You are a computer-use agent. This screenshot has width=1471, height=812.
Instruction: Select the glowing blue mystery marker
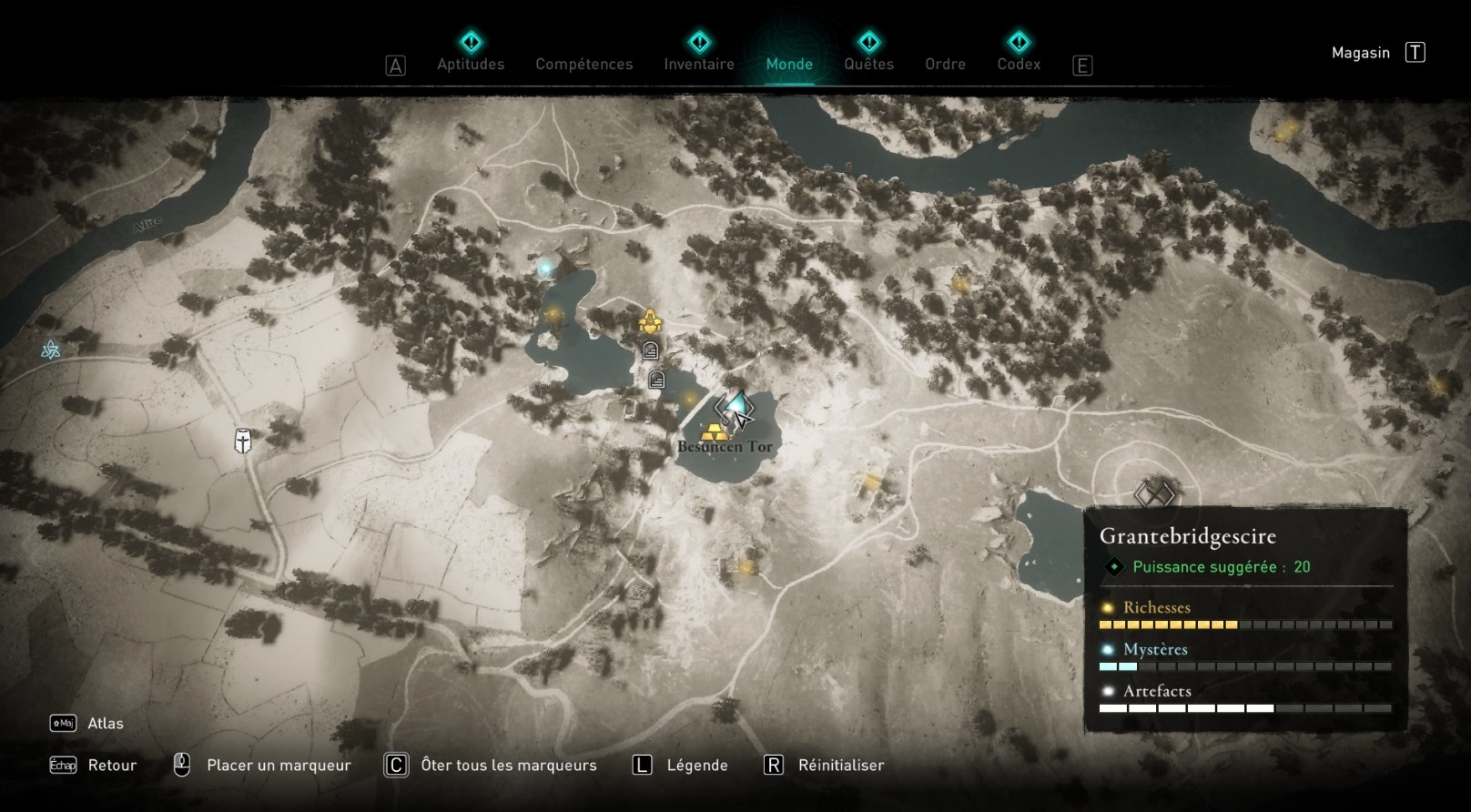coord(546,267)
